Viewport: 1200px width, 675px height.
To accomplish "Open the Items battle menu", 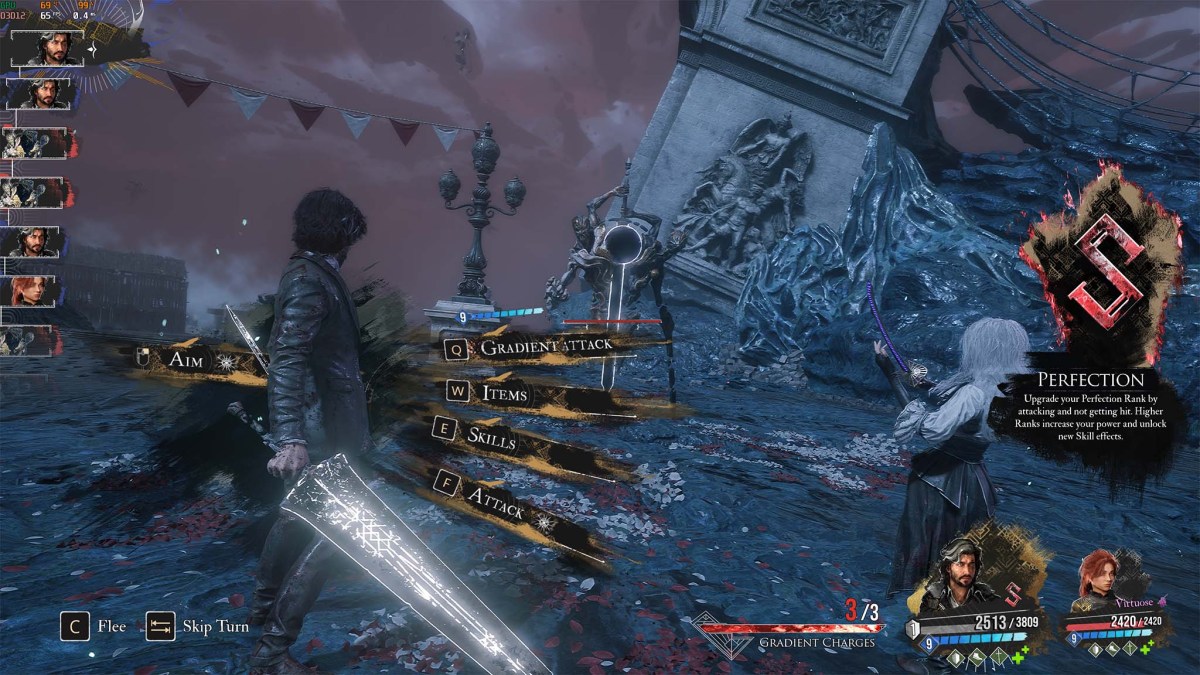I will pyautogui.click(x=504, y=394).
